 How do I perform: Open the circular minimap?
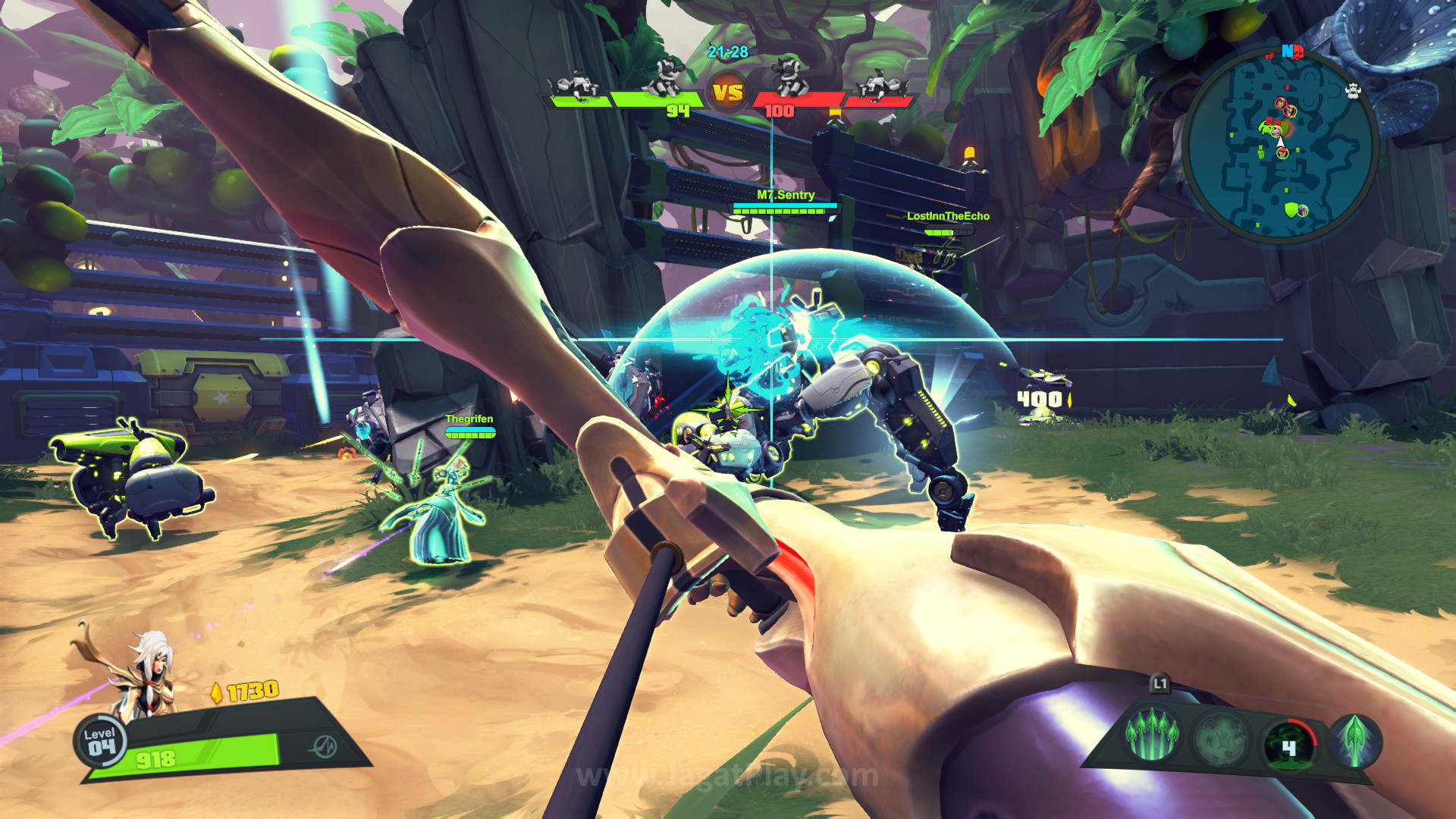(x=1281, y=145)
